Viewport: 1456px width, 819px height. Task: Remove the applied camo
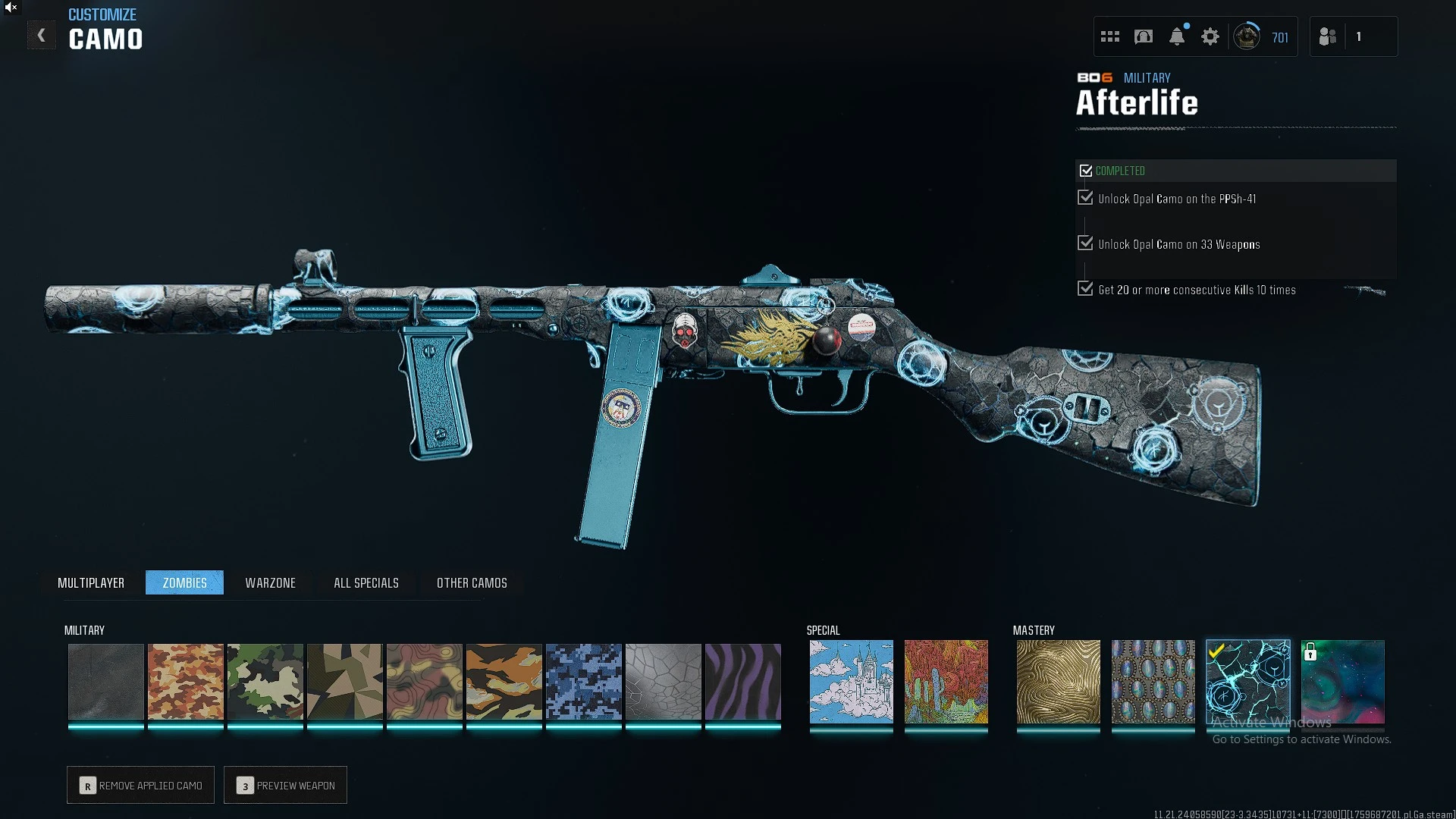tap(140, 785)
